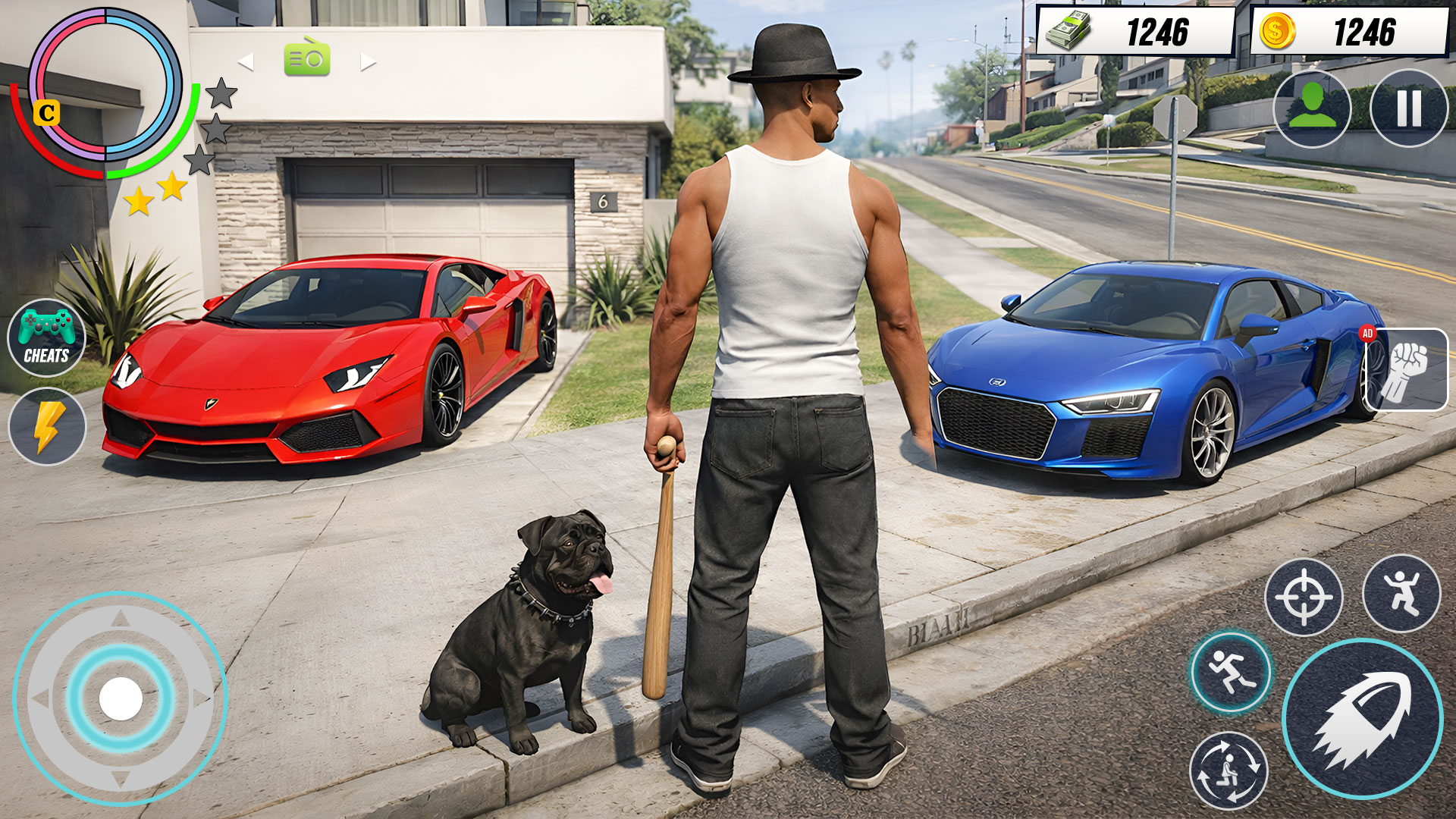Click the virtual joystick center knob
This screenshot has height=819, width=1456.
coord(121,698)
